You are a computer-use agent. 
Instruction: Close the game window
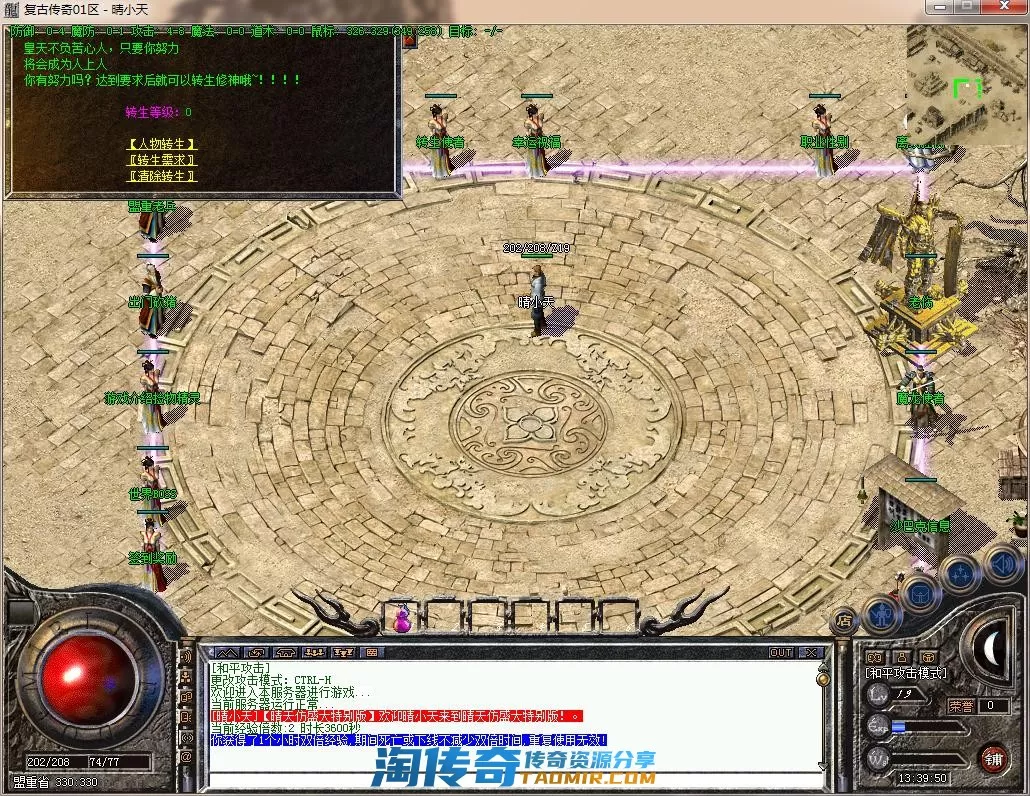point(1003,8)
